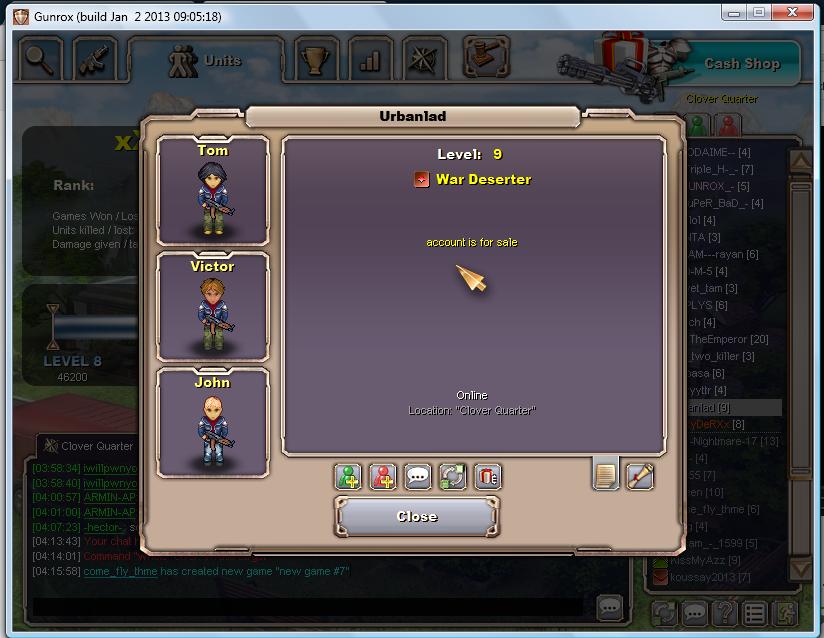
Task: Open help with the question mark icon
Action: 726,612
